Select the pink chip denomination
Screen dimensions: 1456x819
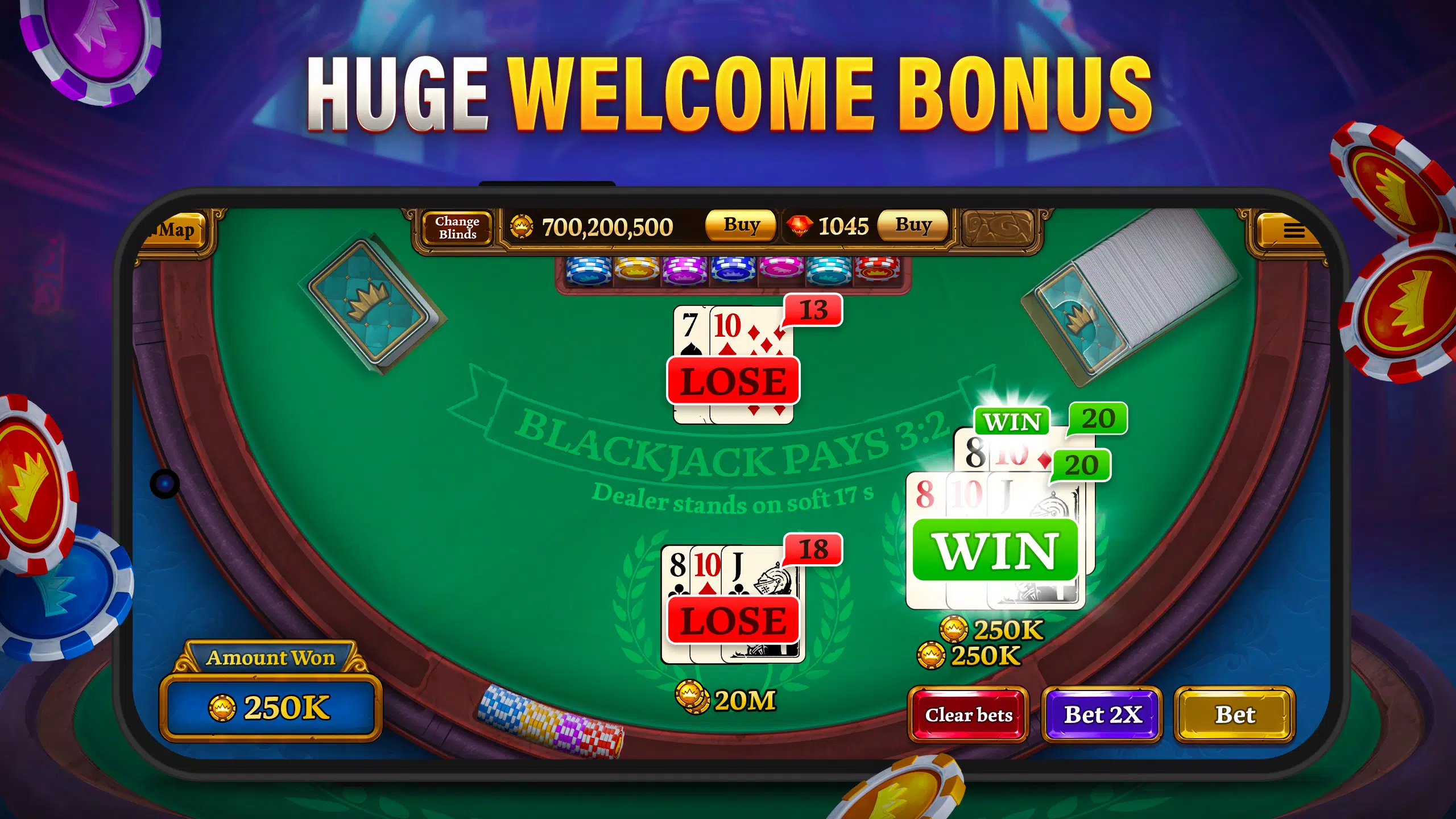[x=781, y=272]
